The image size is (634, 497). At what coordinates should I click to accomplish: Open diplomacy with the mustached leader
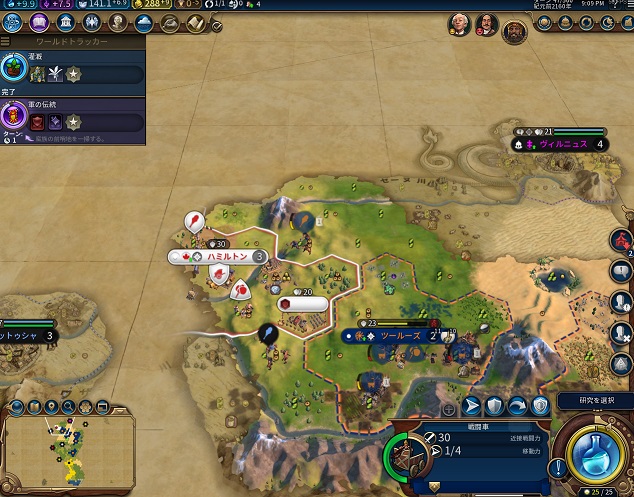[x=486, y=23]
